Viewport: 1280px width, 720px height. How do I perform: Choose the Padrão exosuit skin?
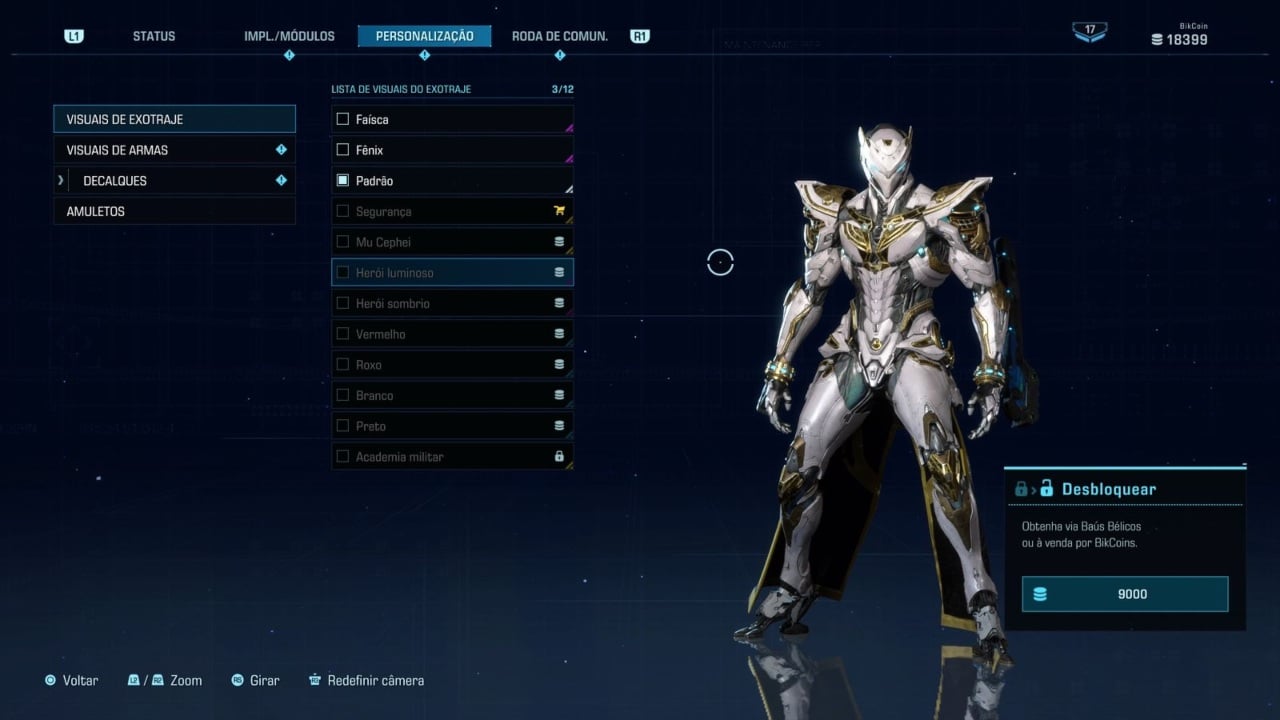(x=452, y=181)
